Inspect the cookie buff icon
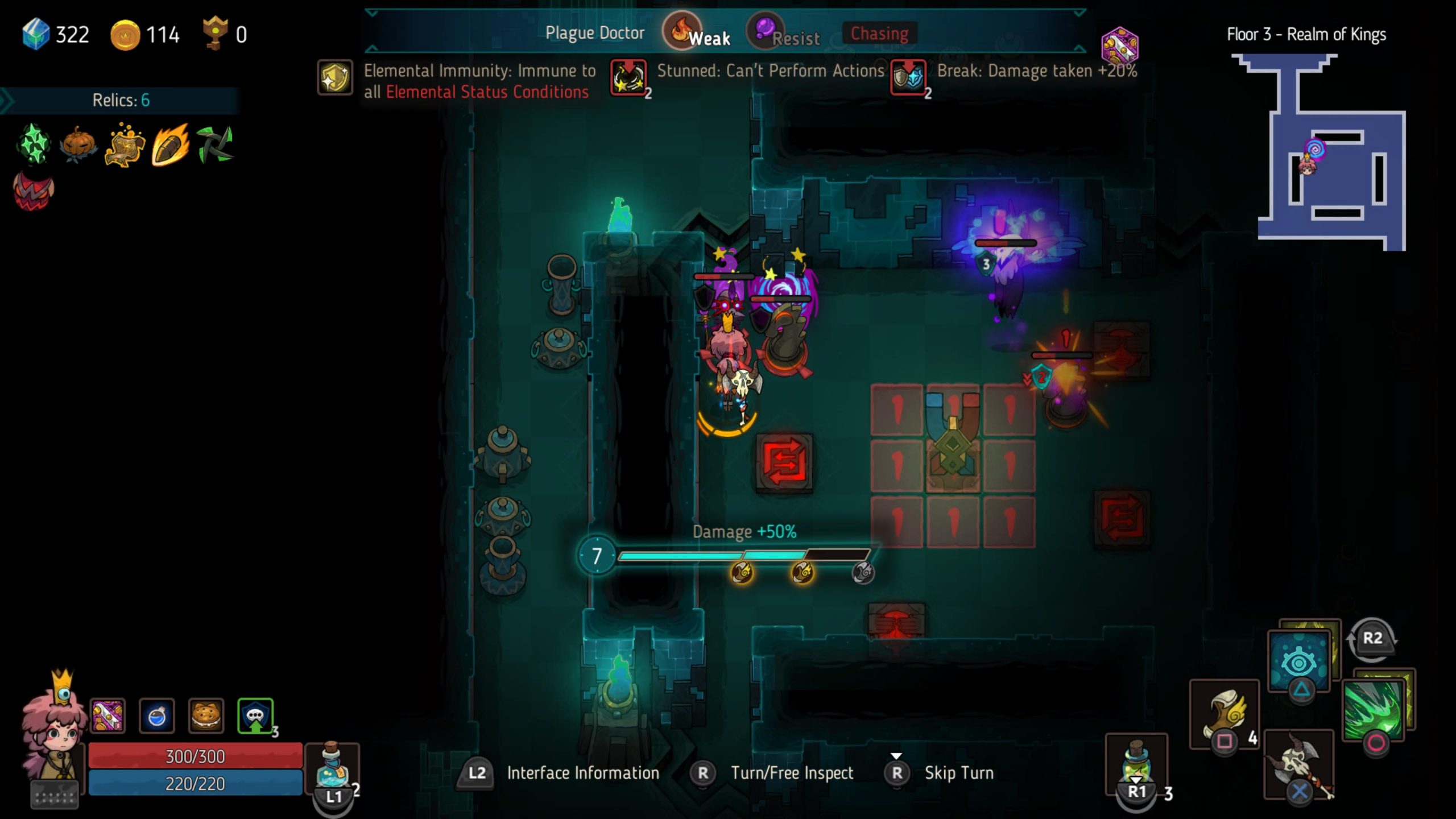Viewport: 1456px width, 819px height. coord(206,716)
